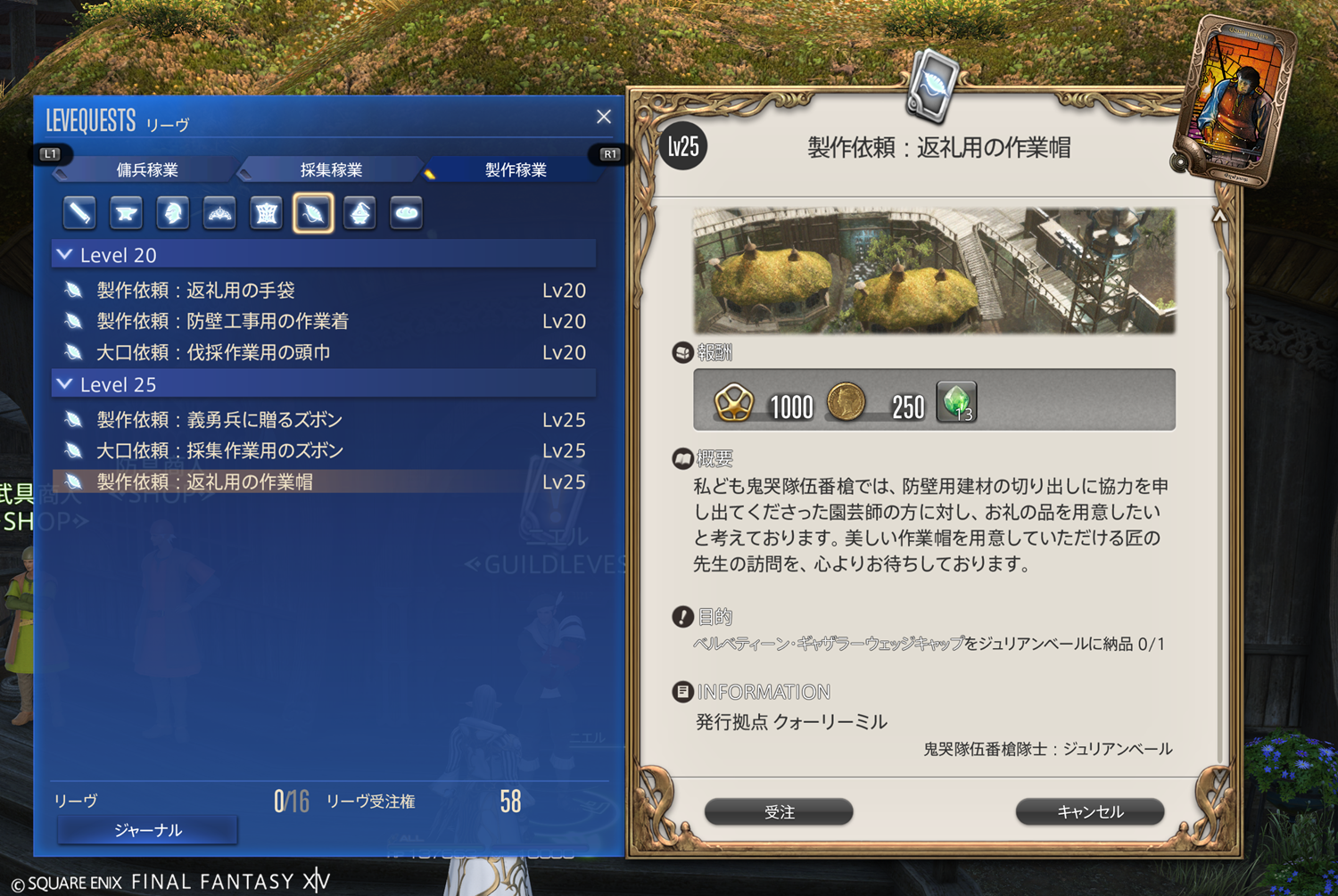Viewport: 1338px width, 896px height.
Task: Open the ジャーナル journal
Action: (148, 830)
